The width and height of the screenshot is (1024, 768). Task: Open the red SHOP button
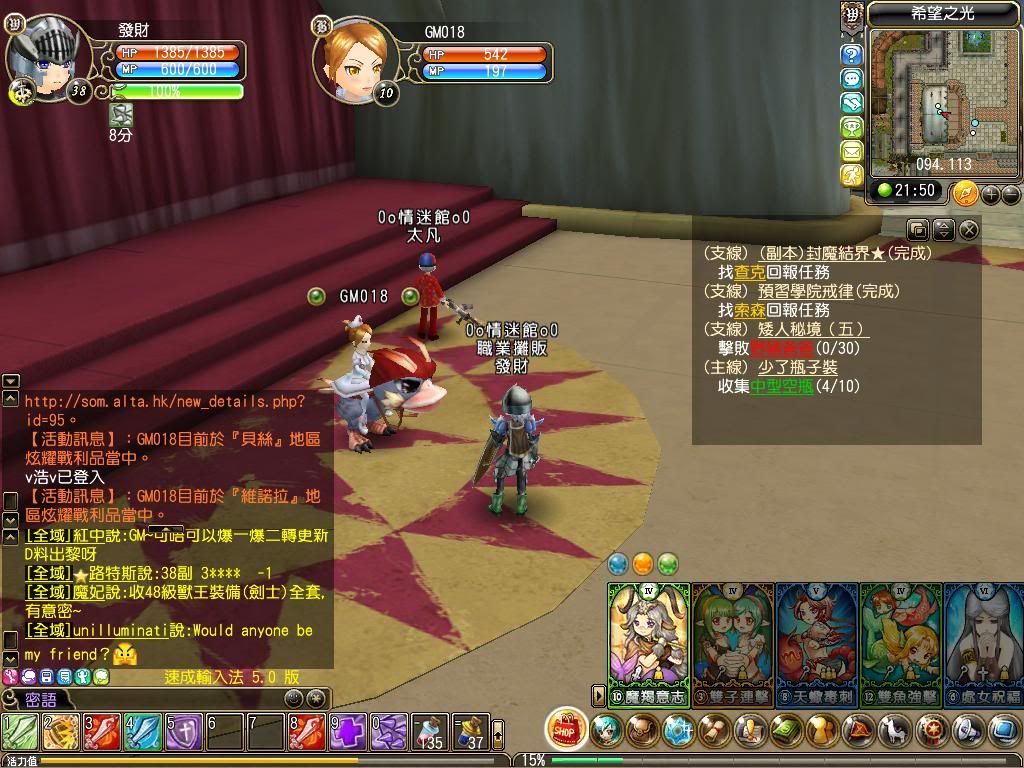coord(567,728)
